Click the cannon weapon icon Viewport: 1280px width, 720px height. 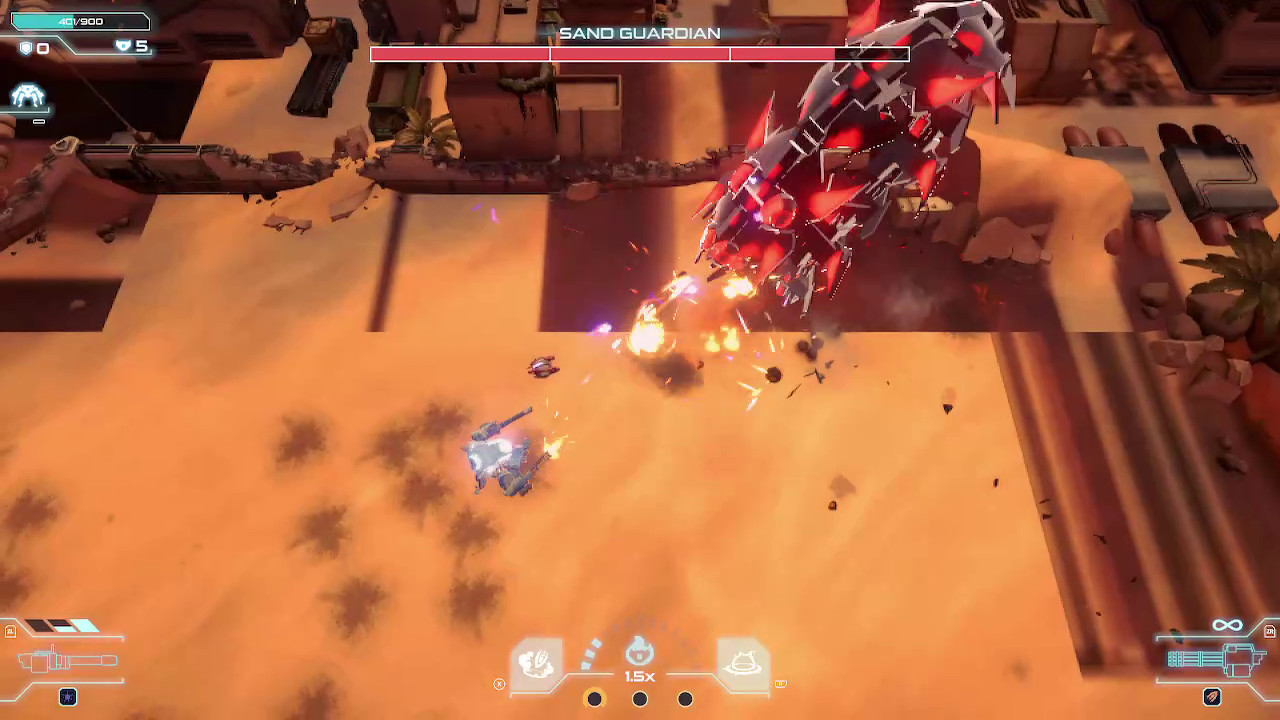[x=65, y=662]
